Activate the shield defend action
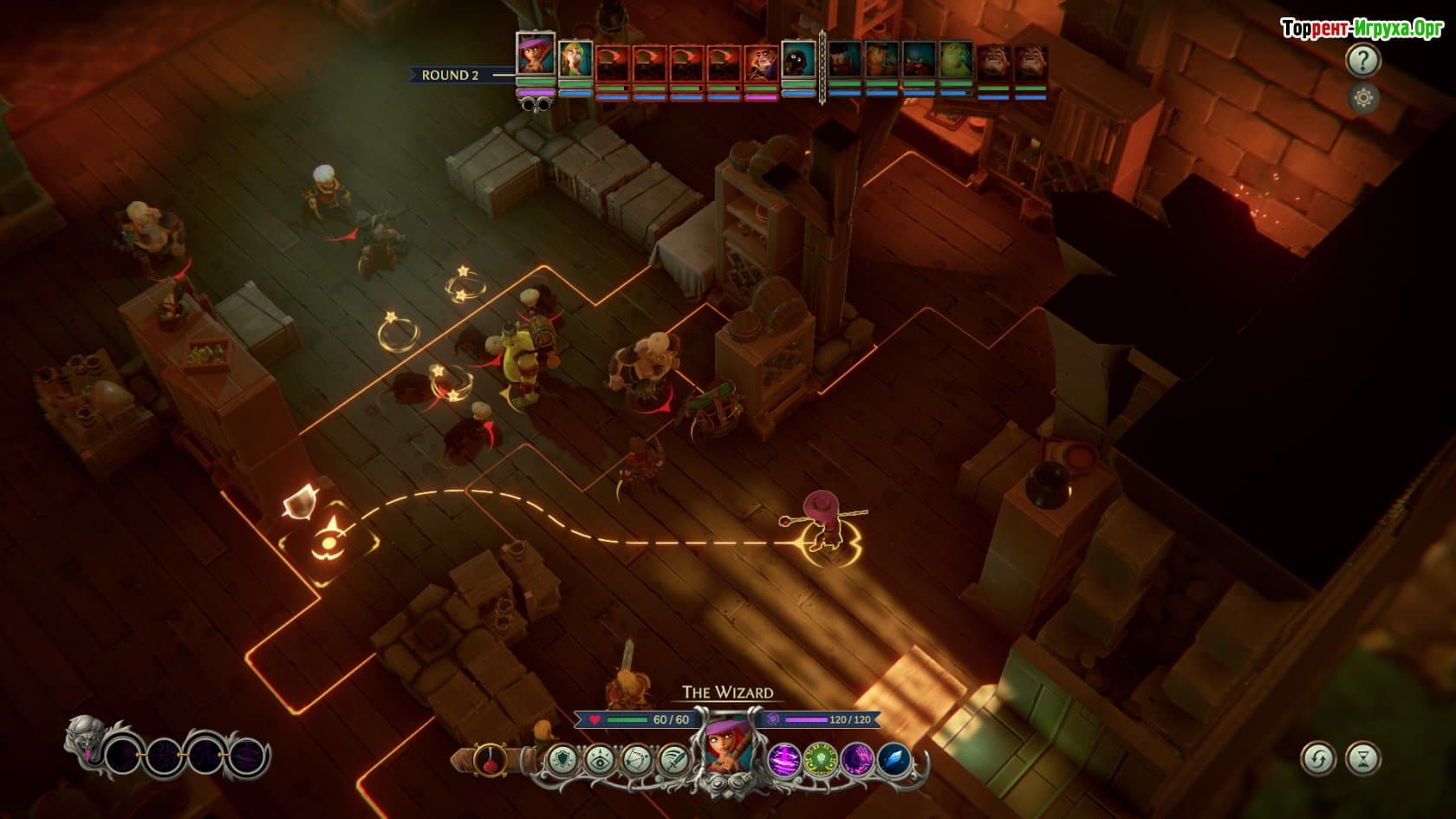 [563, 760]
